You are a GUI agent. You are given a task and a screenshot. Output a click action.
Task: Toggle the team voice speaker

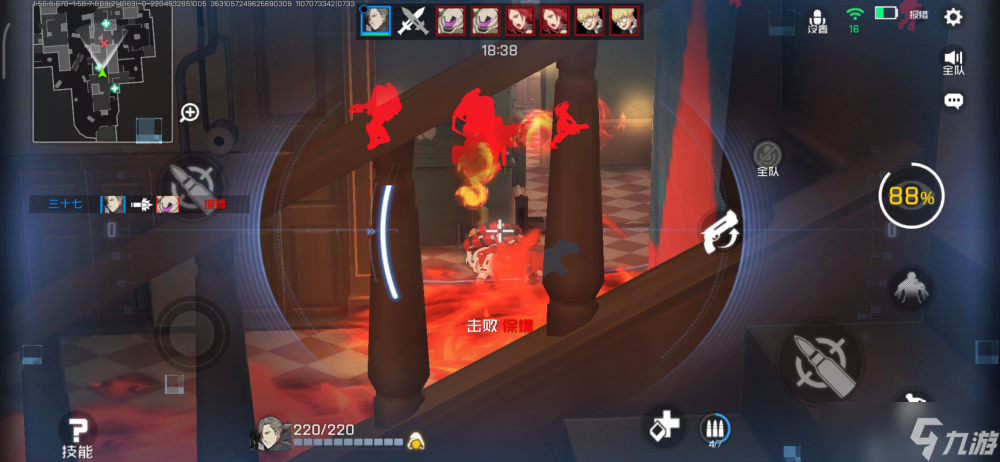click(x=953, y=62)
